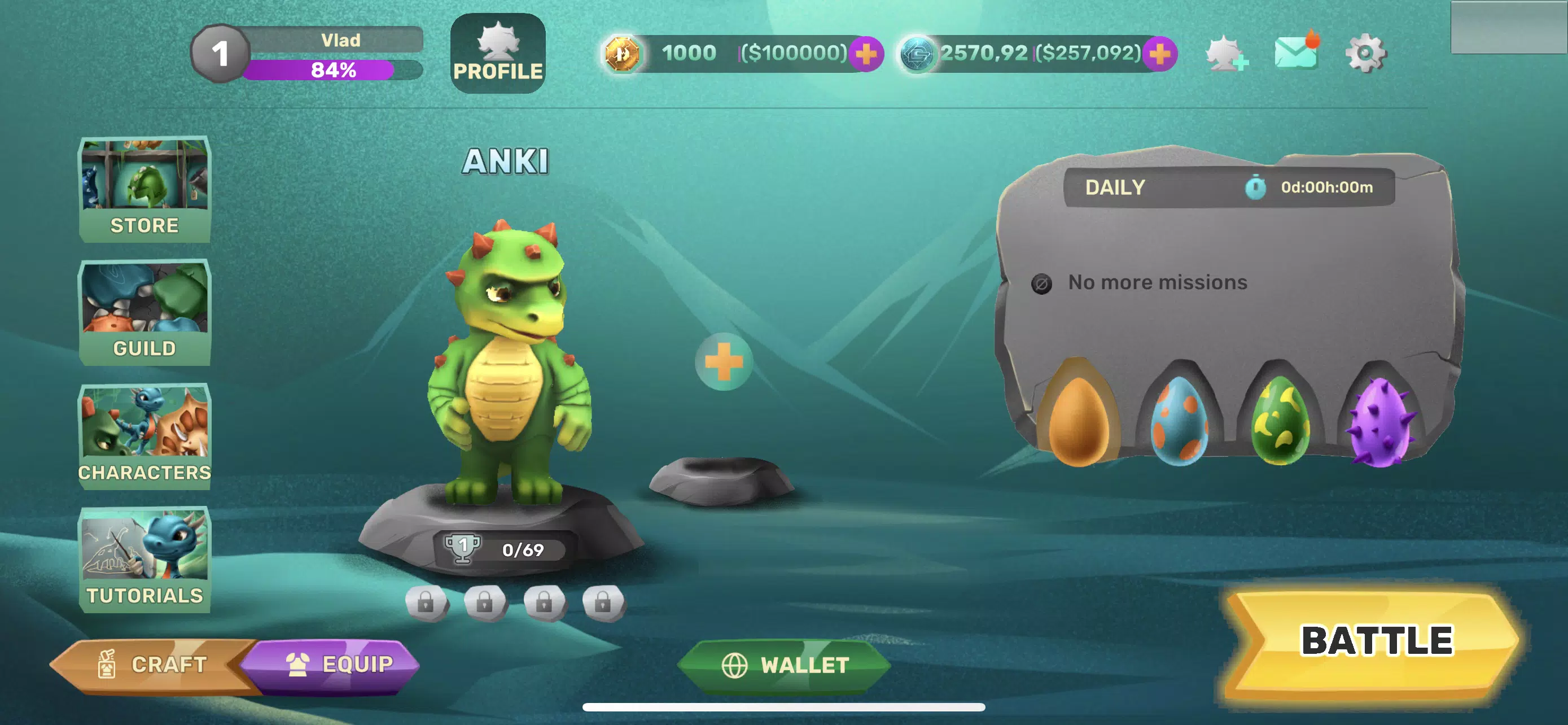Add a character to the empty pedestal
The height and width of the screenshot is (725, 1568).
tap(723, 362)
